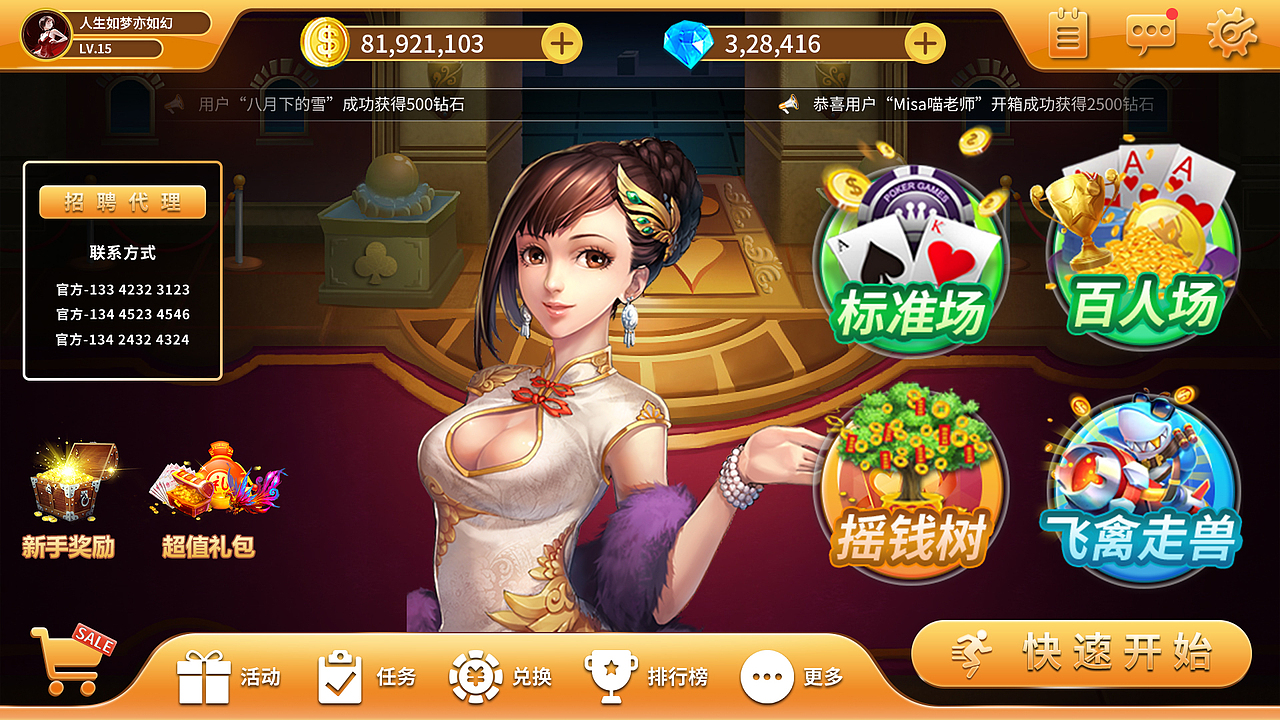1280x720 pixels.
Task: Open the game settings gear
Action: [x=1232, y=34]
